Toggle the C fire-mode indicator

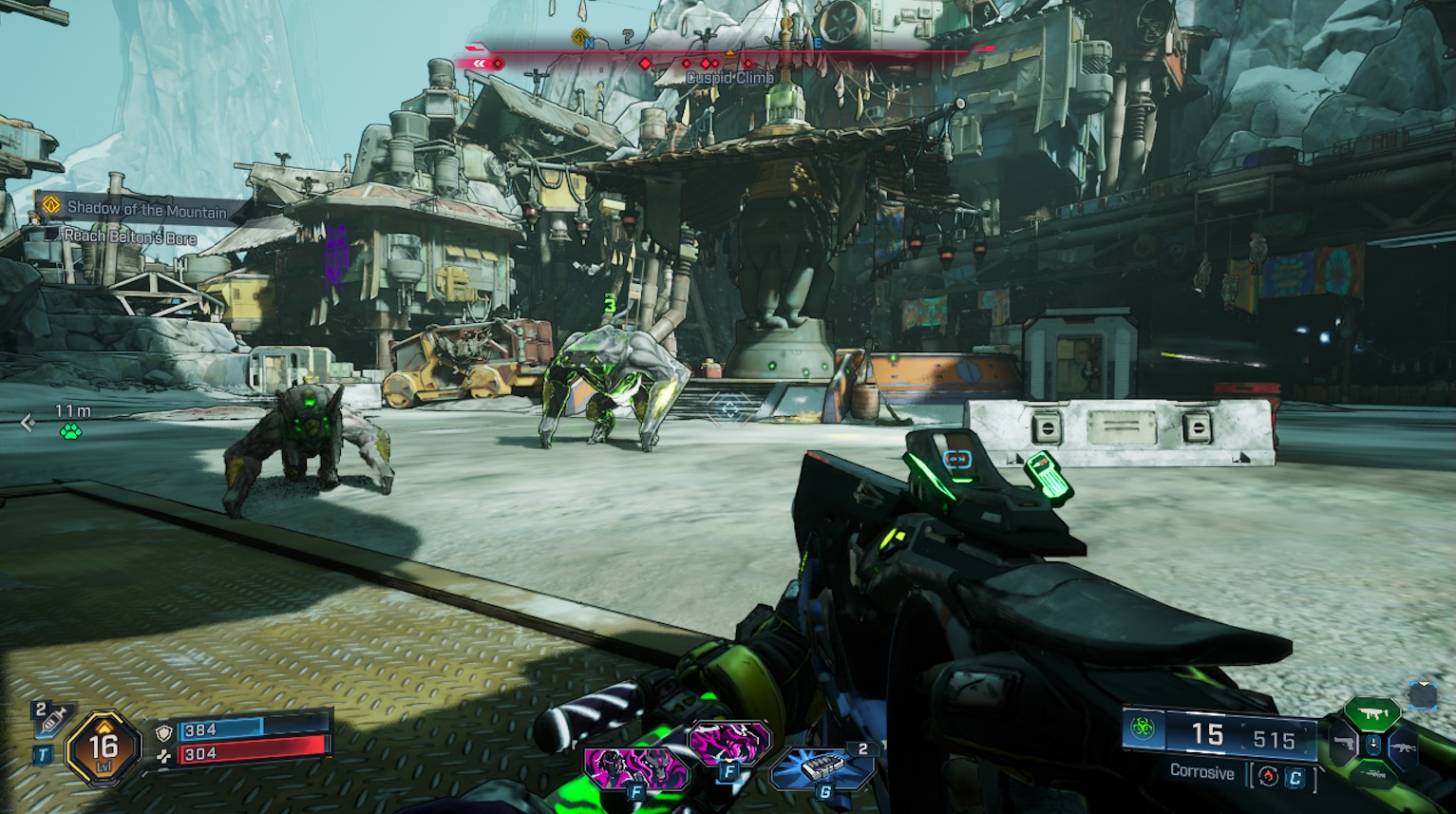(1295, 776)
